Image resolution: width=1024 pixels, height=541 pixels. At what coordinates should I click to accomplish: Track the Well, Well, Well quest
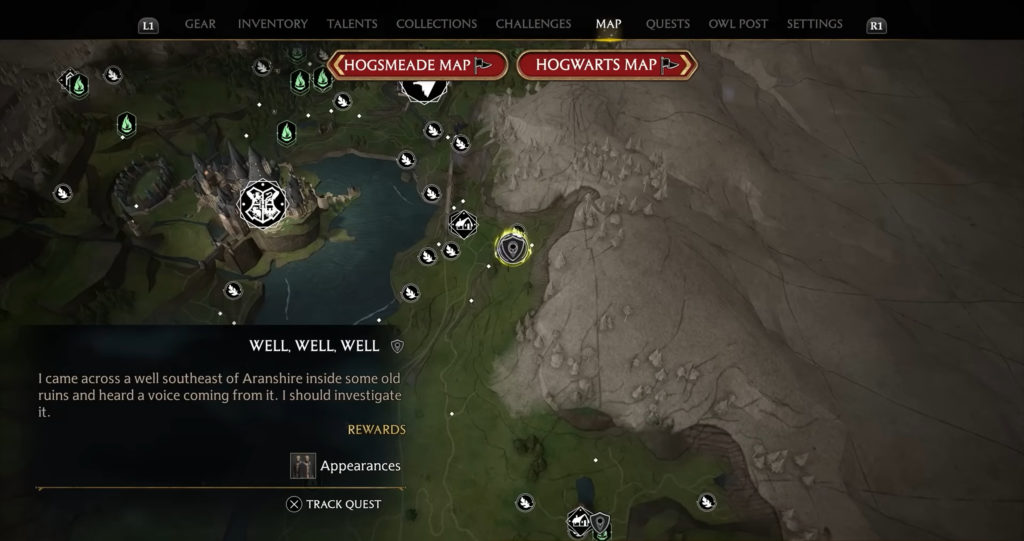tap(334, 504)
